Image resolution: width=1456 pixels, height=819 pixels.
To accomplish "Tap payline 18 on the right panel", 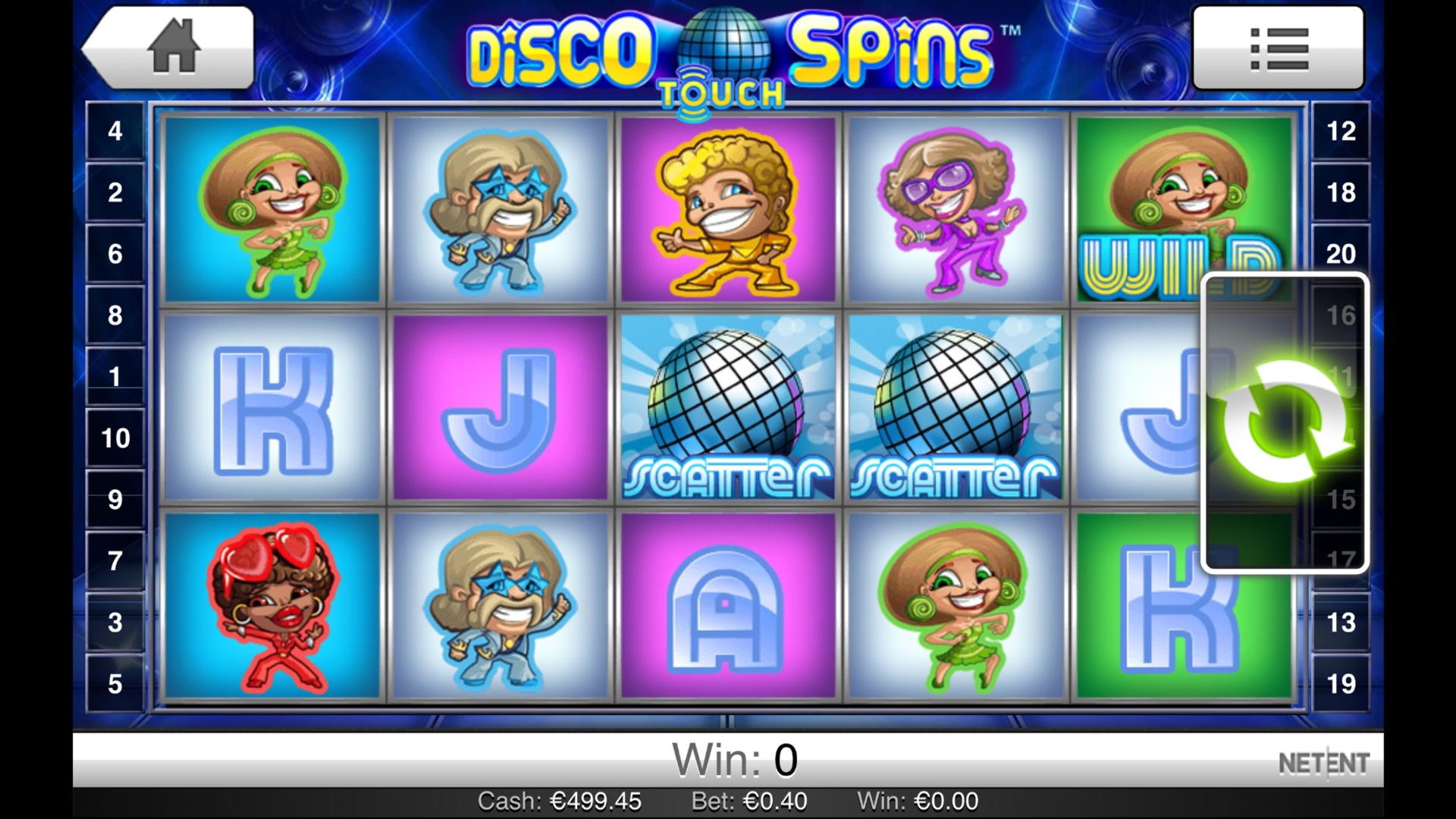I will pyautogui.click(x=1341, y=192).
